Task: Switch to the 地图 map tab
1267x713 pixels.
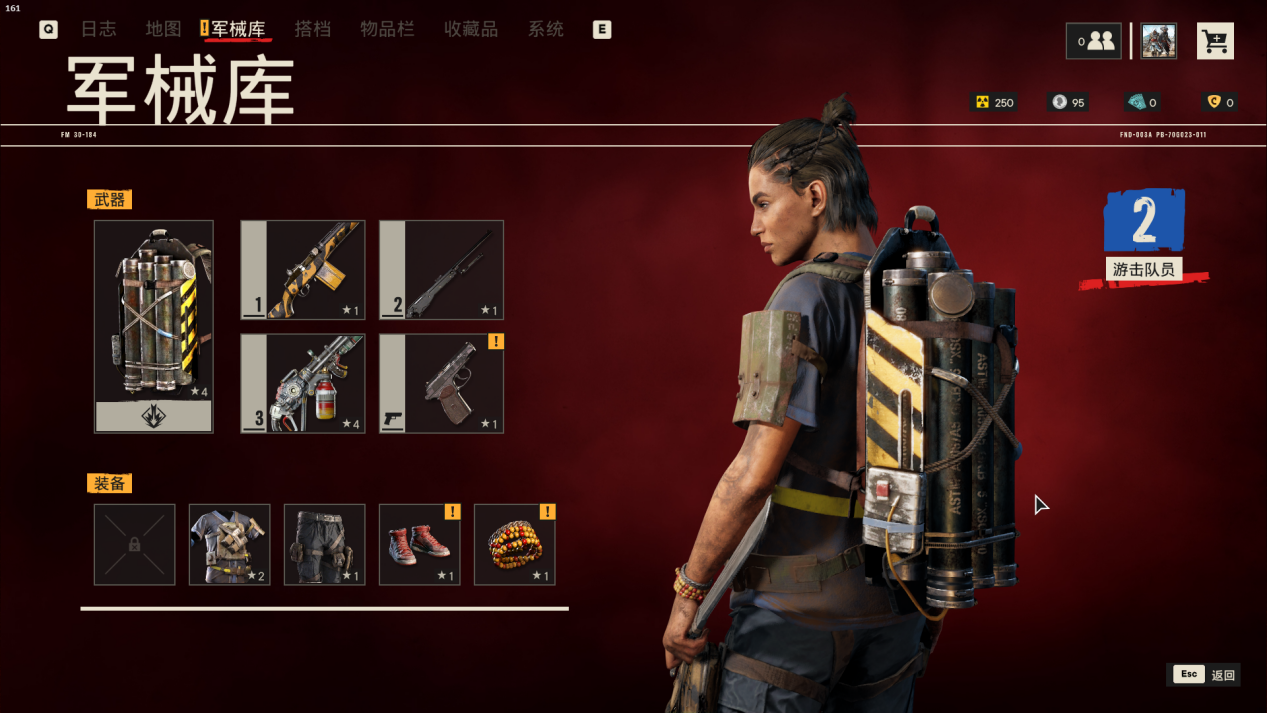Action: (x=163, y=29)
